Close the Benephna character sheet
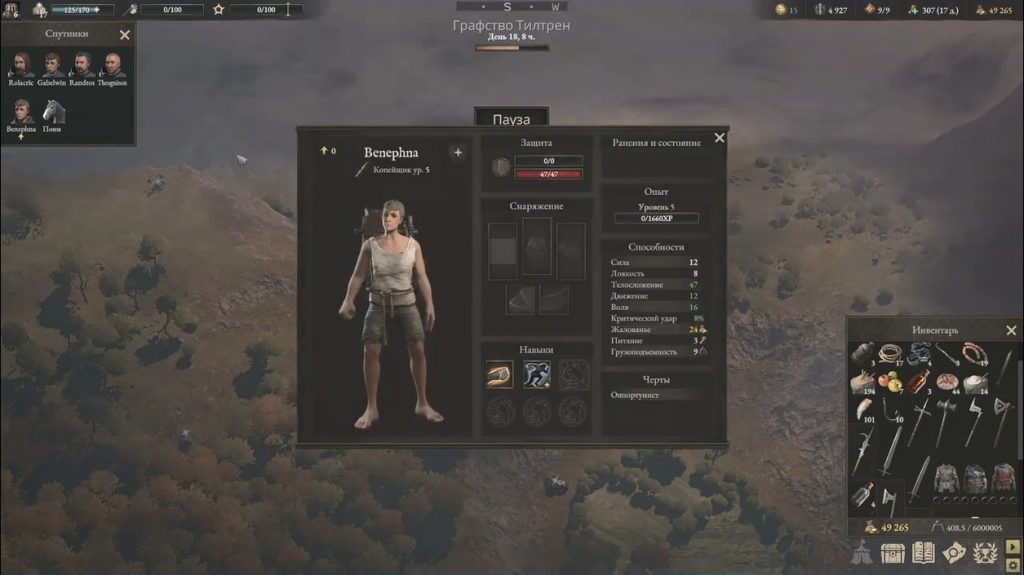 [x=719, y=139]
